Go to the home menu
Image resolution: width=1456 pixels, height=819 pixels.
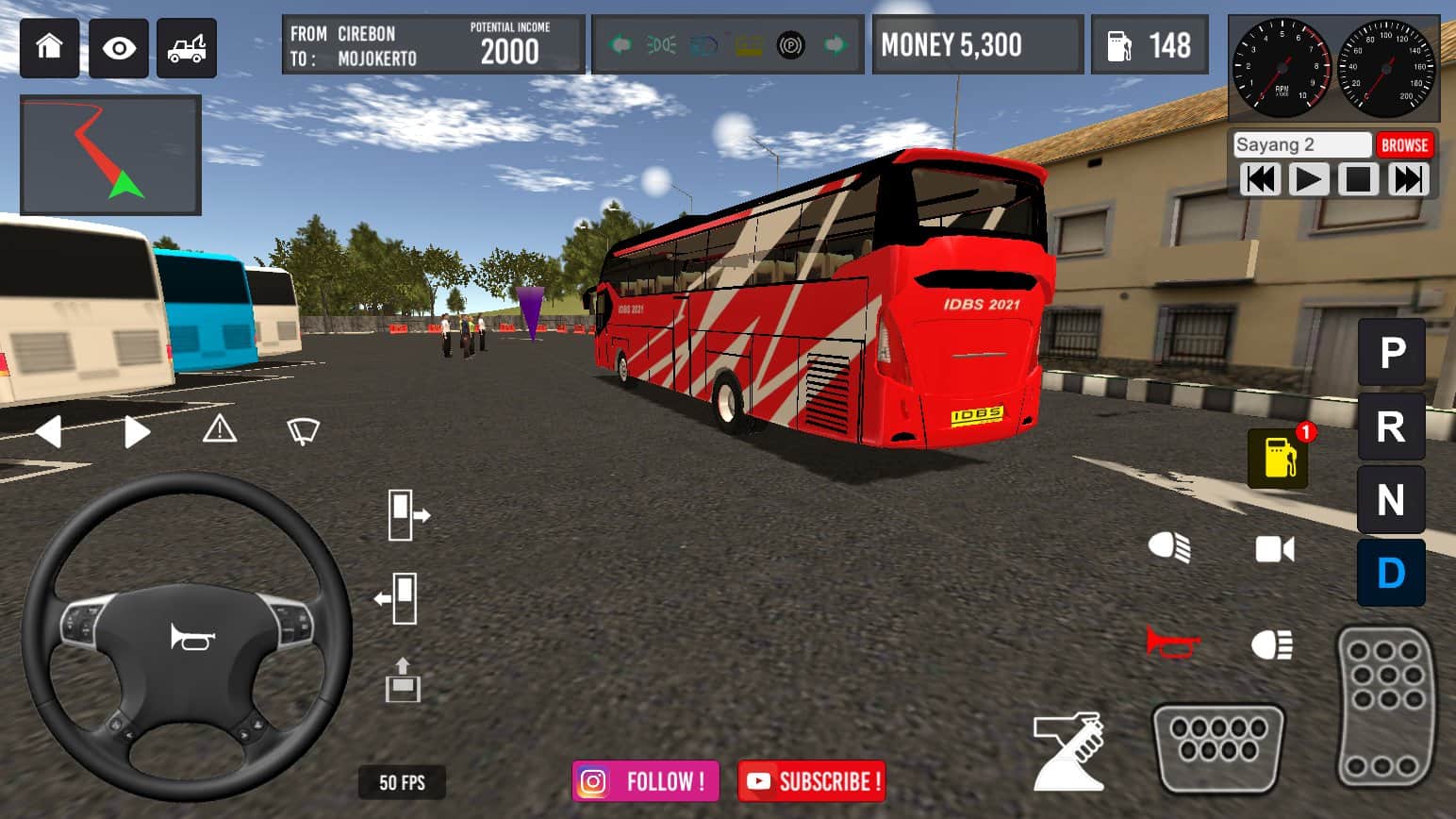pyautogui.click(x=49, y=47)
